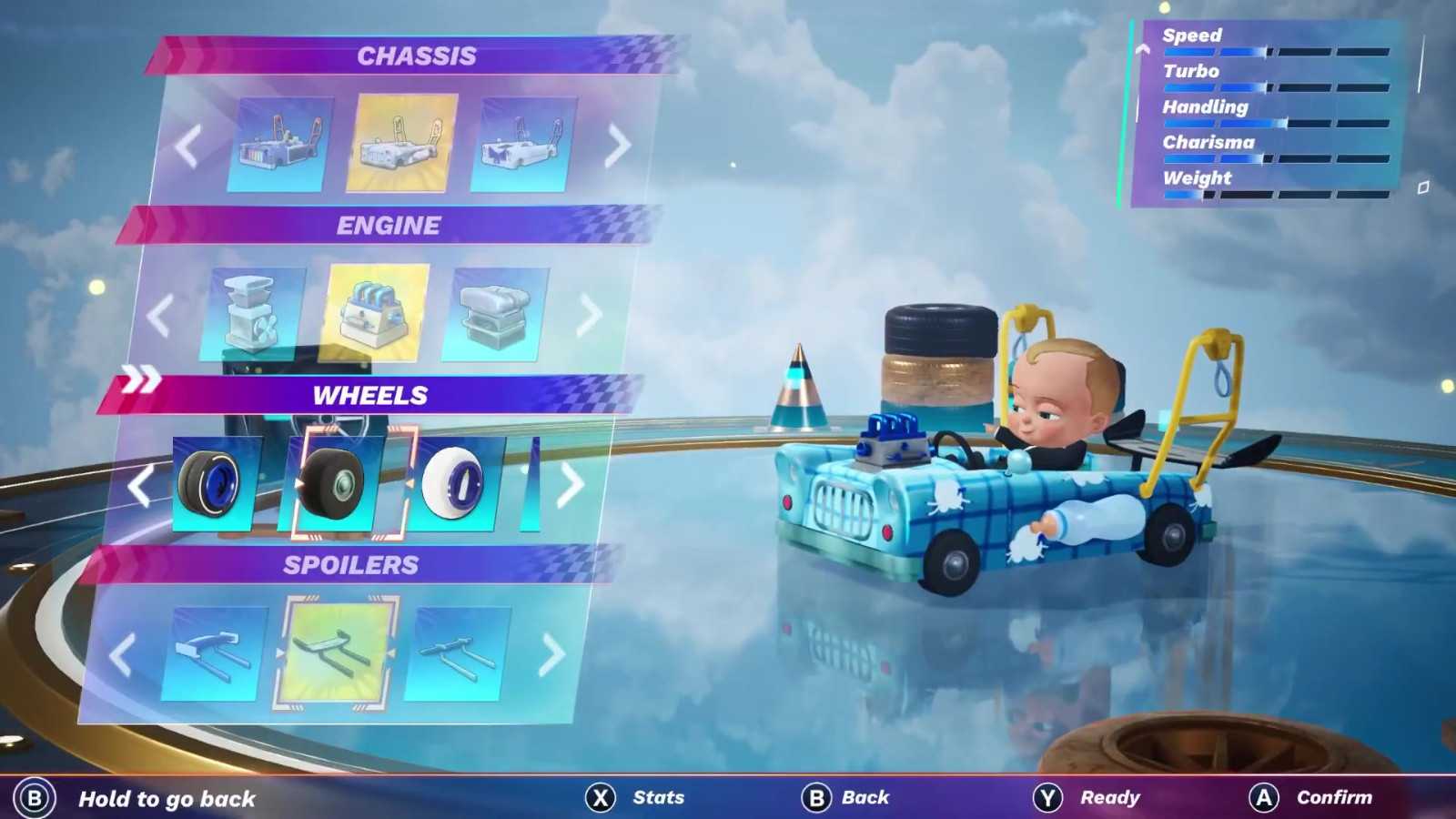
Task: Advance wheels with the right arrow
Action: 570,485
